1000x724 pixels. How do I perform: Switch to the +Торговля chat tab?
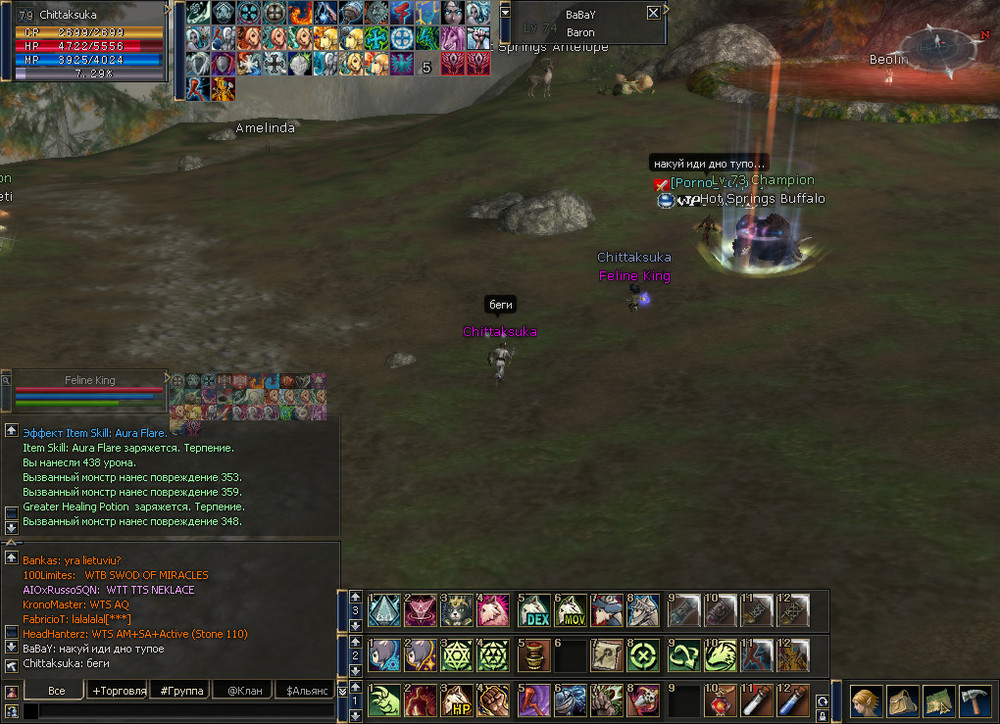[117, 690]
